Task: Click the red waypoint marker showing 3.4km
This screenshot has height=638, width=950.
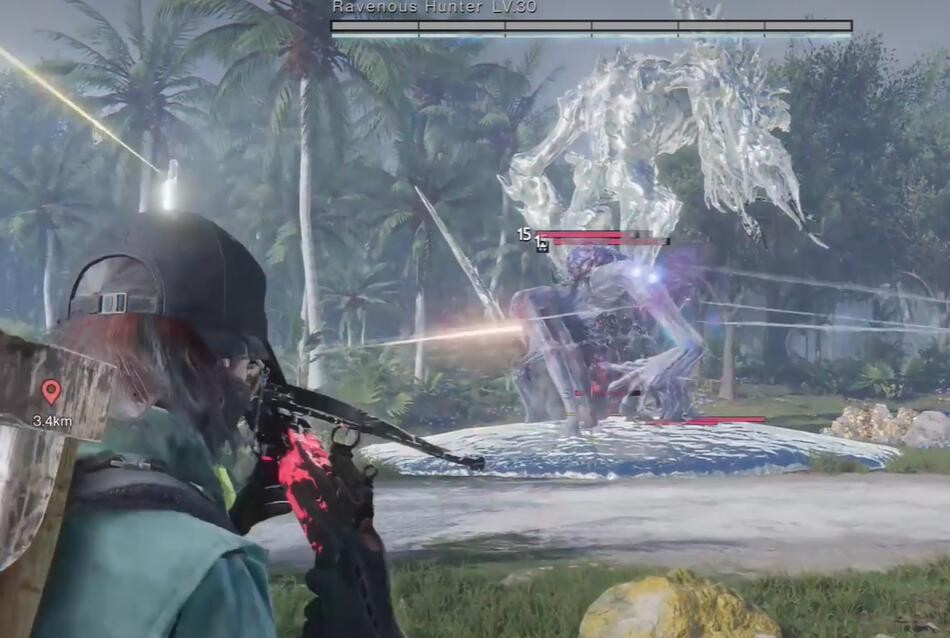Action: coord(51,391)
